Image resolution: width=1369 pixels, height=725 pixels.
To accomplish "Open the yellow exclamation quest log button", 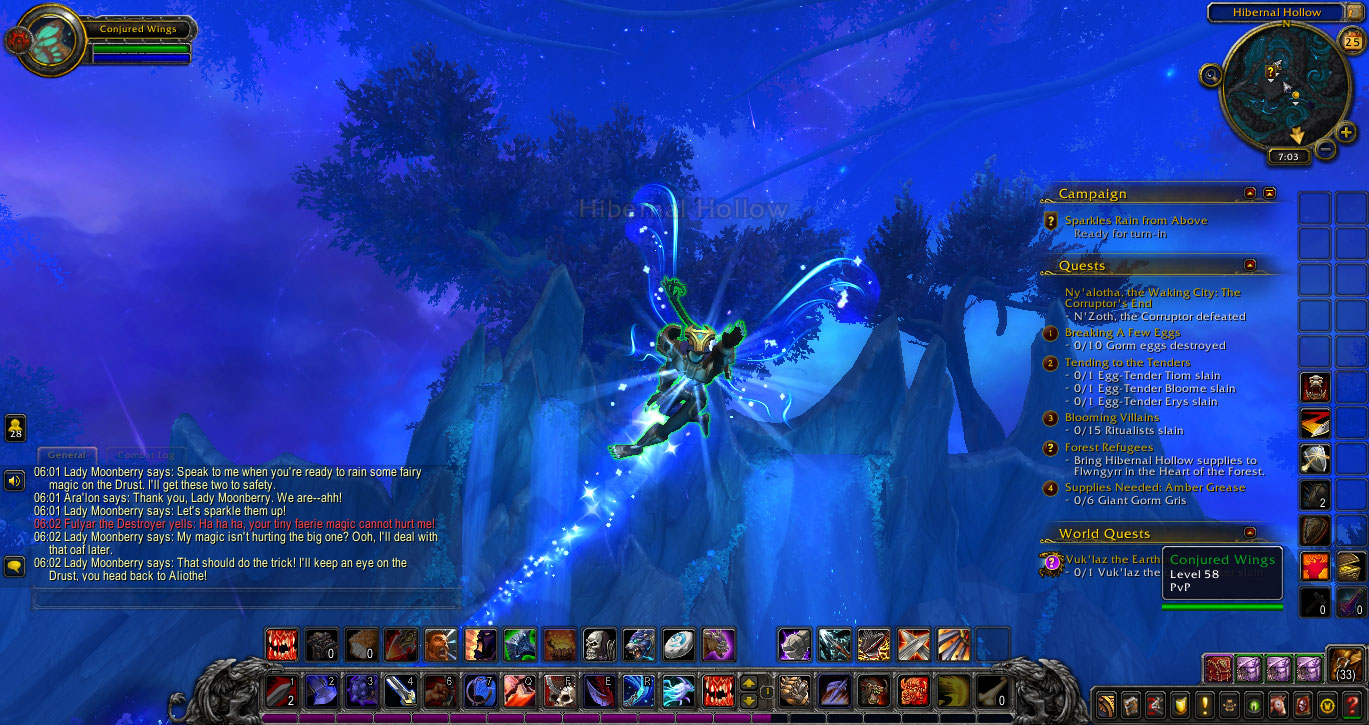I will tap(1205, 703).
